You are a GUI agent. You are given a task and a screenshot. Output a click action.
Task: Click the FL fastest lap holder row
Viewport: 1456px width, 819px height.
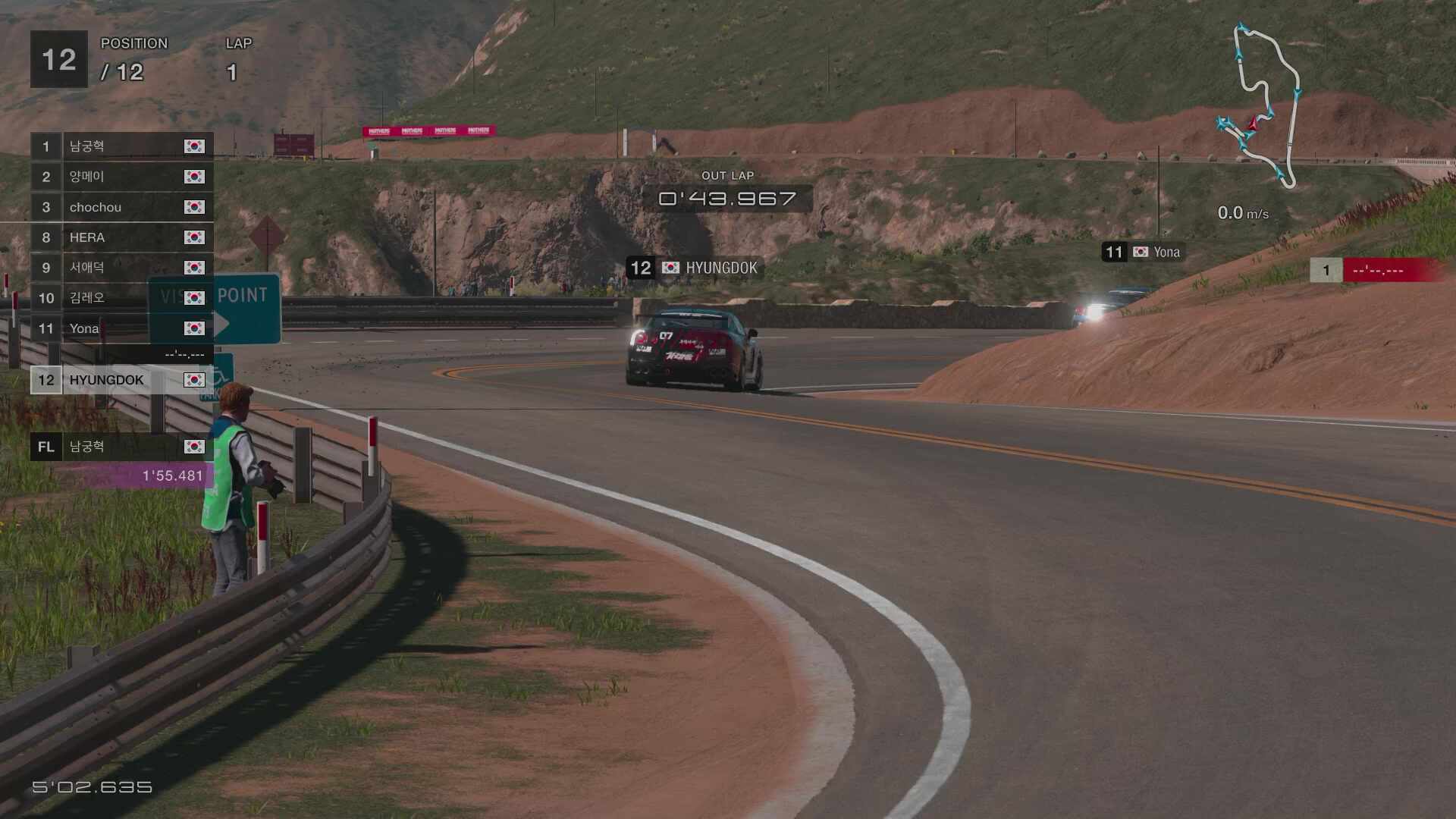pos(121,447)
